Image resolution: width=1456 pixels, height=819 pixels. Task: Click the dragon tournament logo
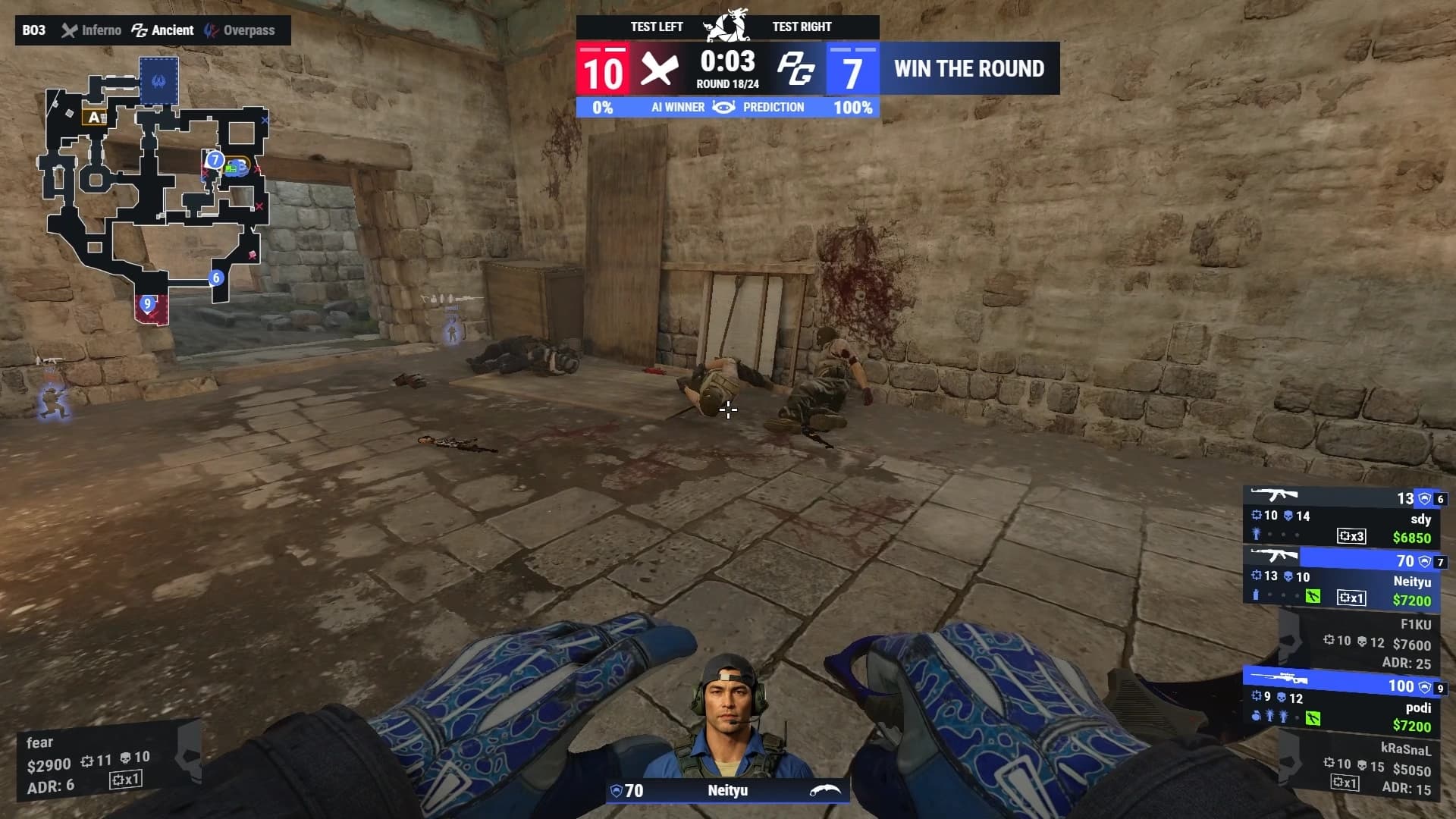(727, 25)
